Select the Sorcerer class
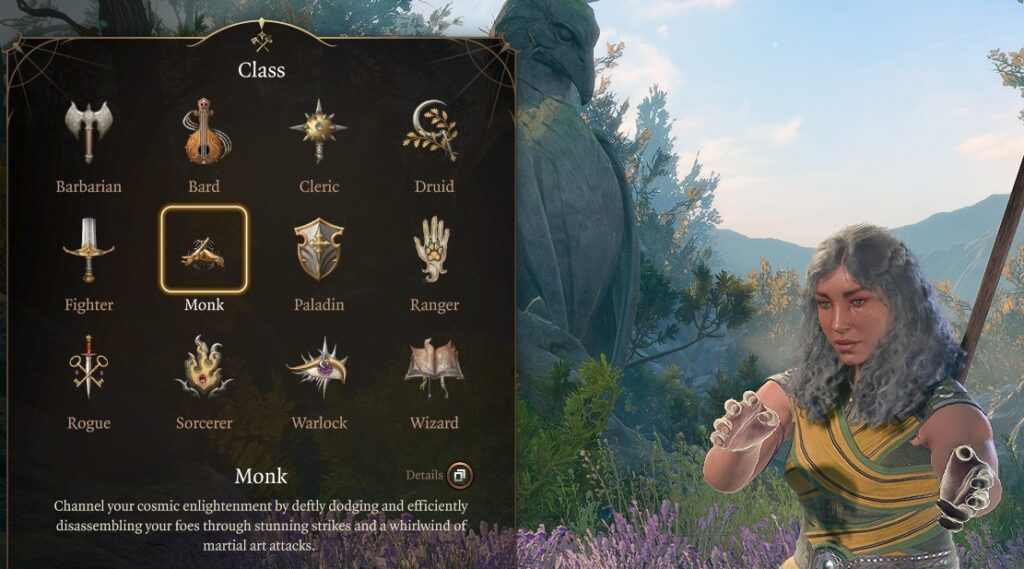Viewport: 1024px width, 569px height. [203, 368]
